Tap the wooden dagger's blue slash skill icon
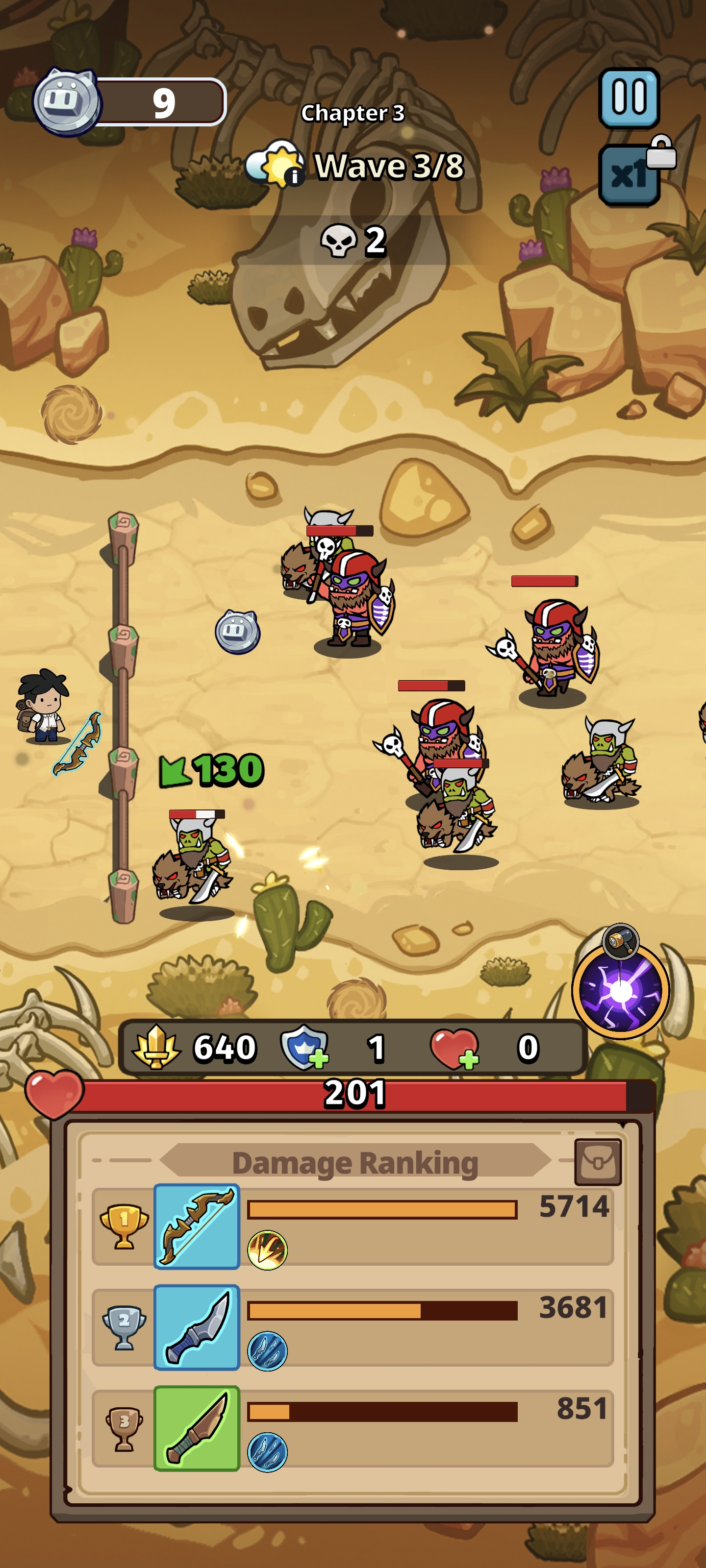 click(267, 1452)
